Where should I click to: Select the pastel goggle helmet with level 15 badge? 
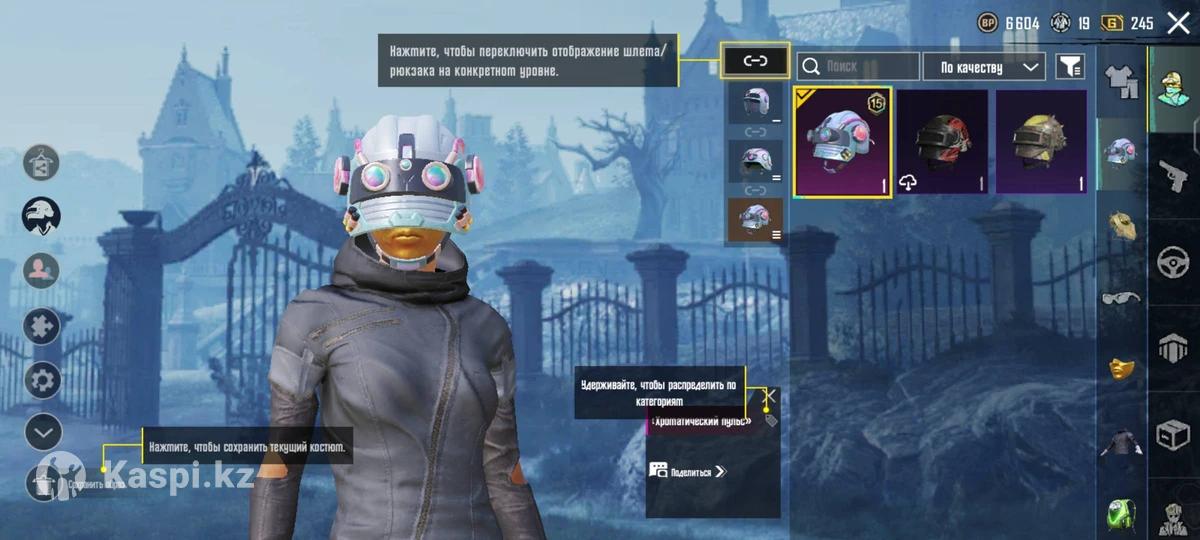click(x=843, y=141)
